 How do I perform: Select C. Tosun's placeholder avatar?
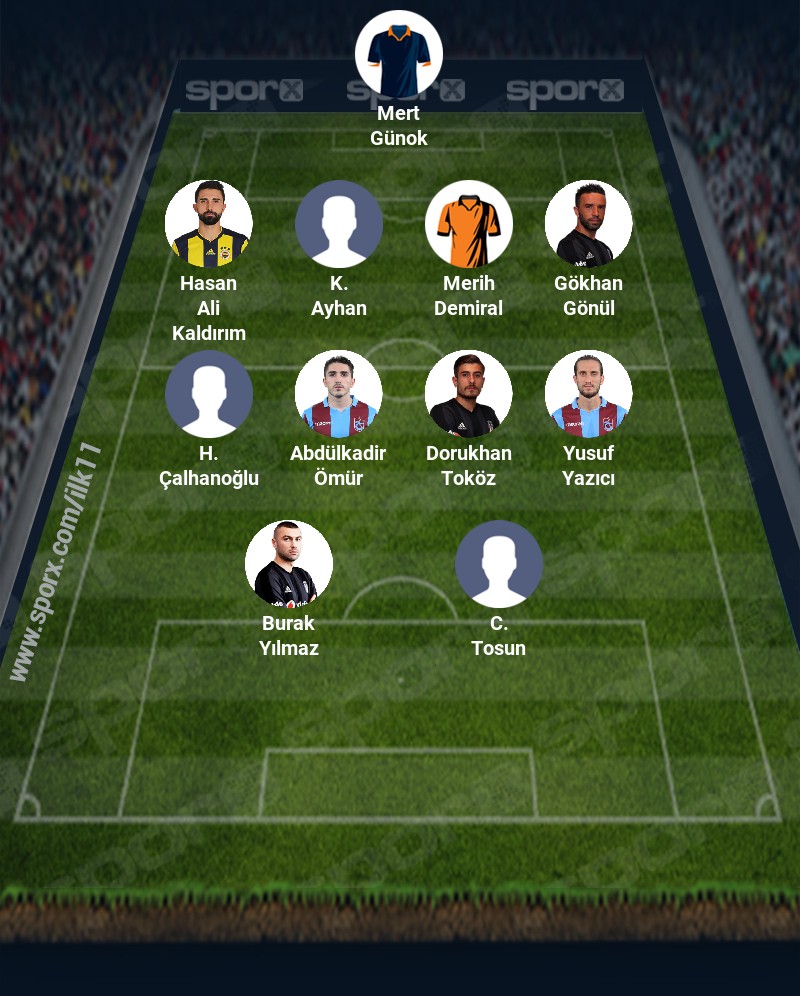(x=499, y=564)
